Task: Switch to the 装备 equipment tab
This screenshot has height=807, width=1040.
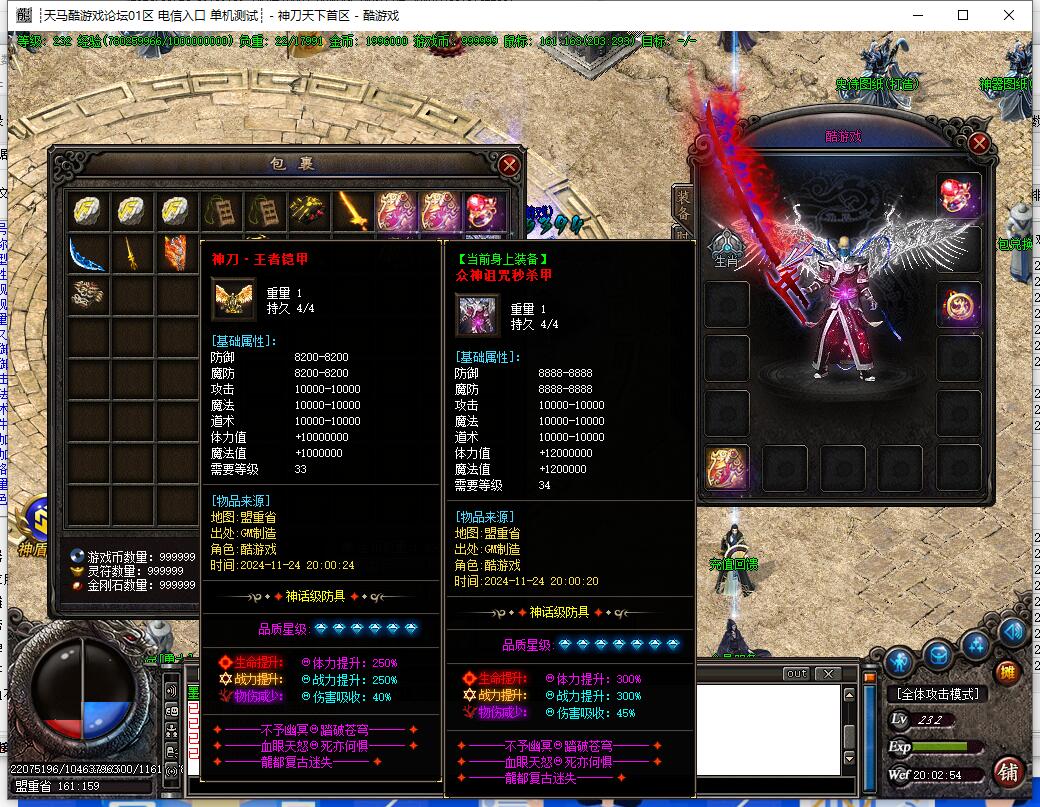Action: [x=683, y=204]
